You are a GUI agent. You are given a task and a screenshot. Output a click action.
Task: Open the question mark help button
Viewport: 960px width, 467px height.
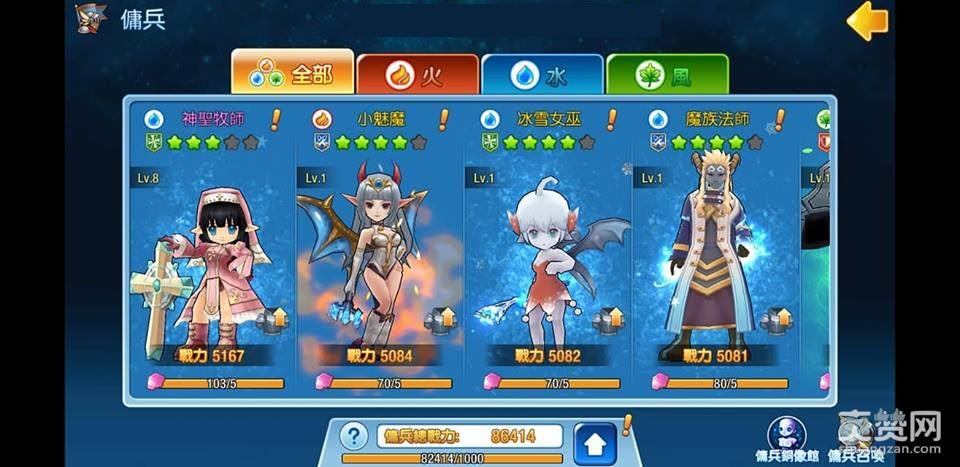point(352,436)
